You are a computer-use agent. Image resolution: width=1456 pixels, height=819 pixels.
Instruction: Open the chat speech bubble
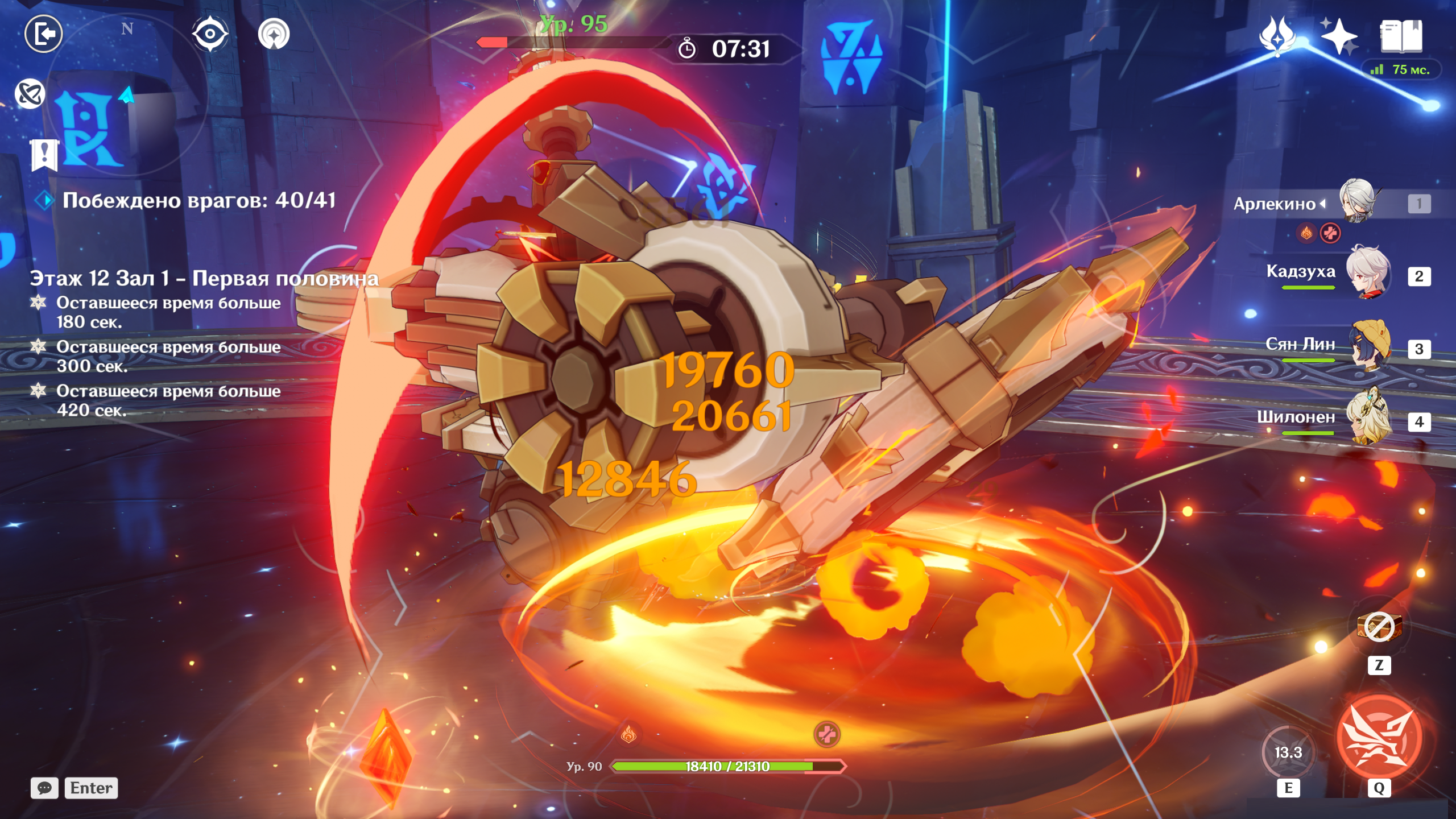pos(44,788)
